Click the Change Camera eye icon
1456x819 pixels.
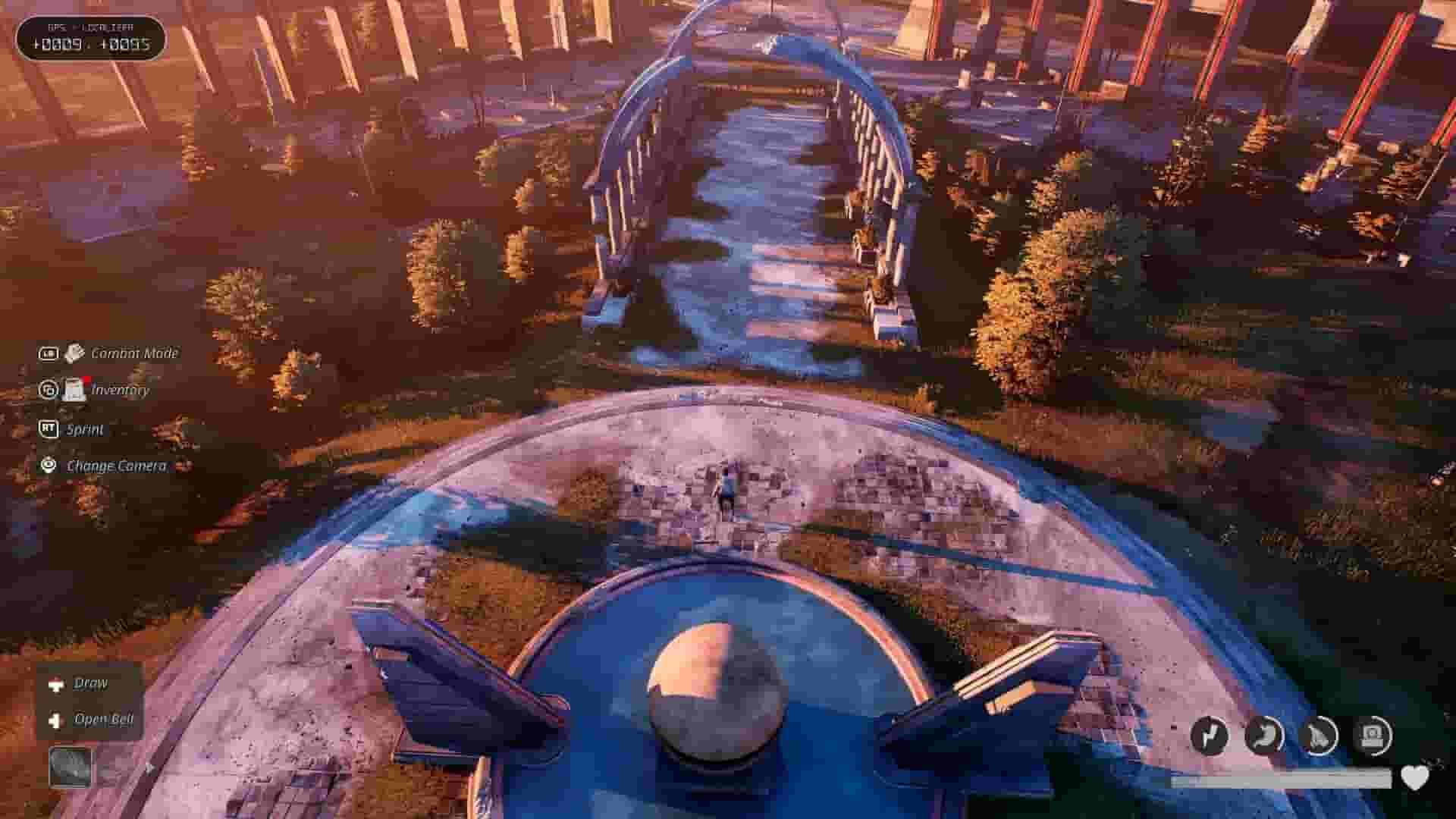(x=48, y=466)
